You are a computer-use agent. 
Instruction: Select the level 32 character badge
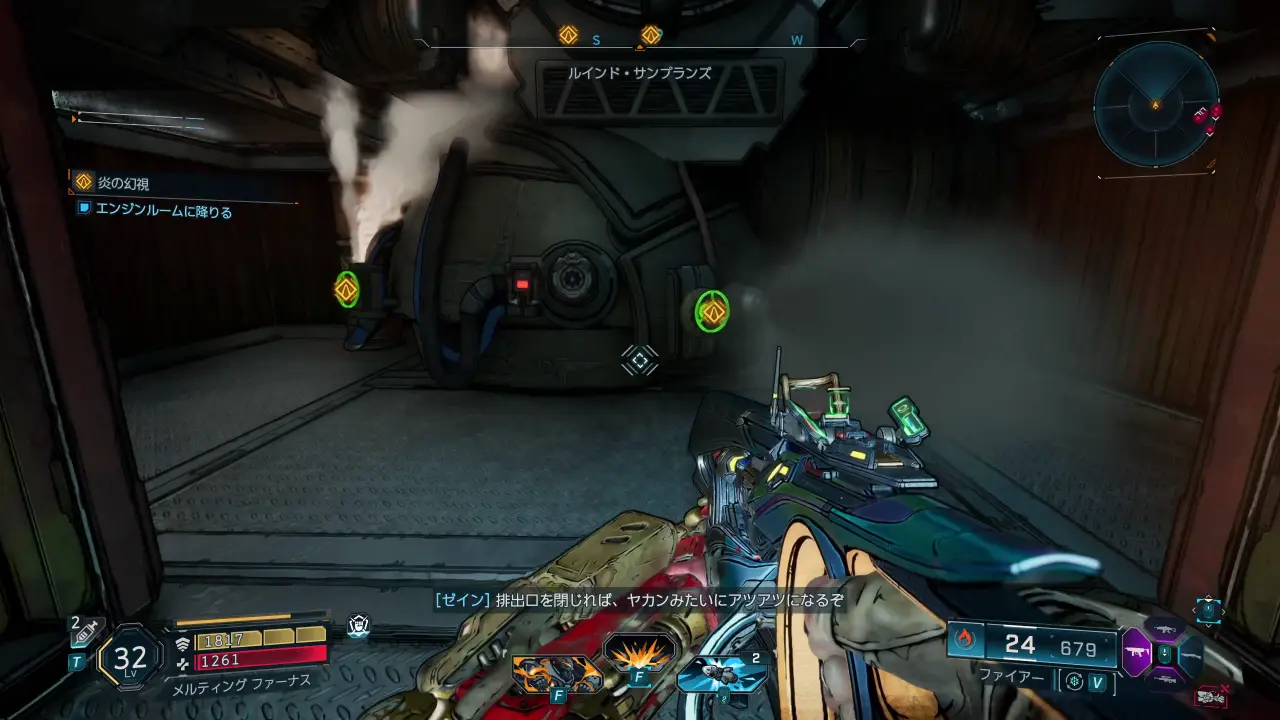pos(130,657)
